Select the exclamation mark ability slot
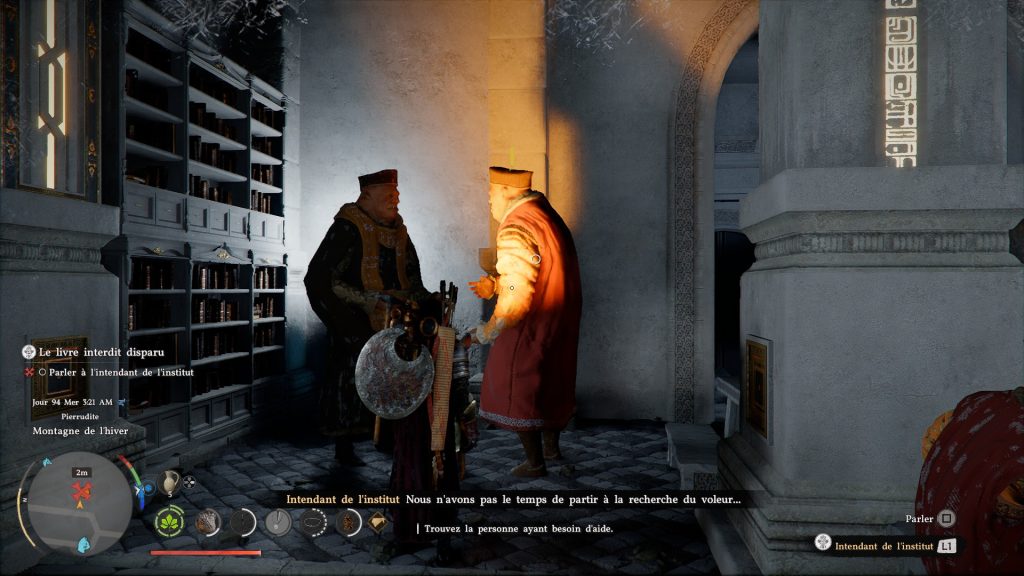 tap(278, 521)
